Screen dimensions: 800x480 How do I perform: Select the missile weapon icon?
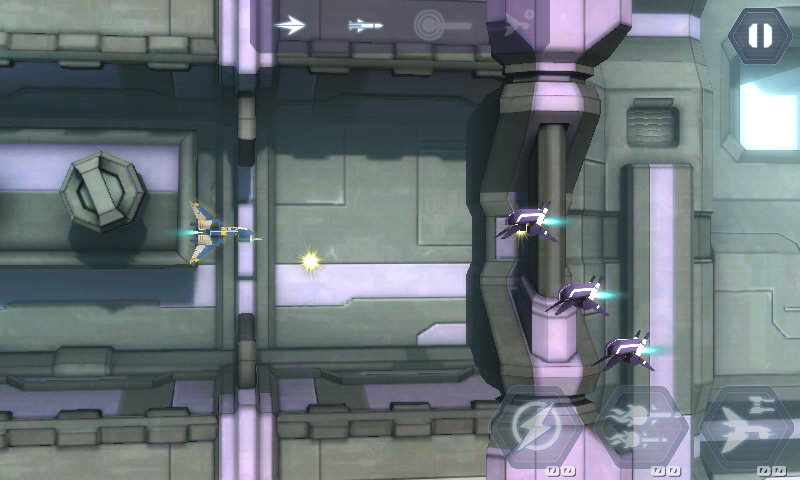click(x=365, y=25)
